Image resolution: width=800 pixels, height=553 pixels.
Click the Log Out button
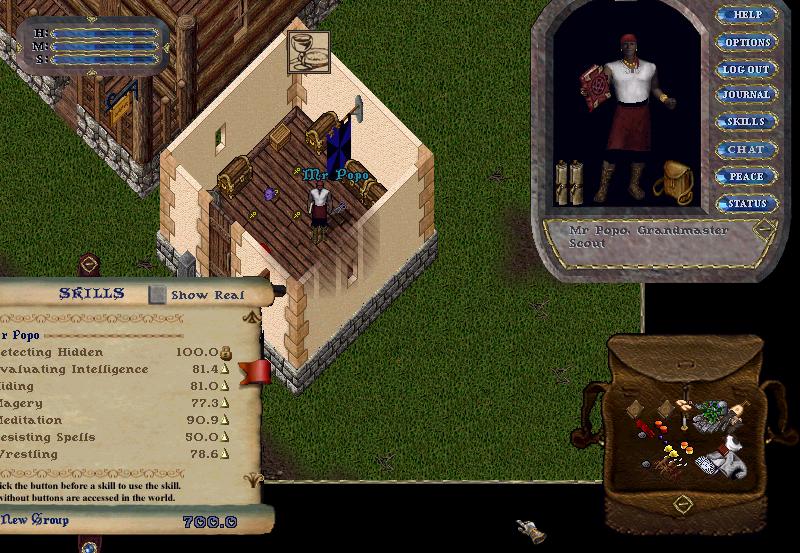[747, 69]
